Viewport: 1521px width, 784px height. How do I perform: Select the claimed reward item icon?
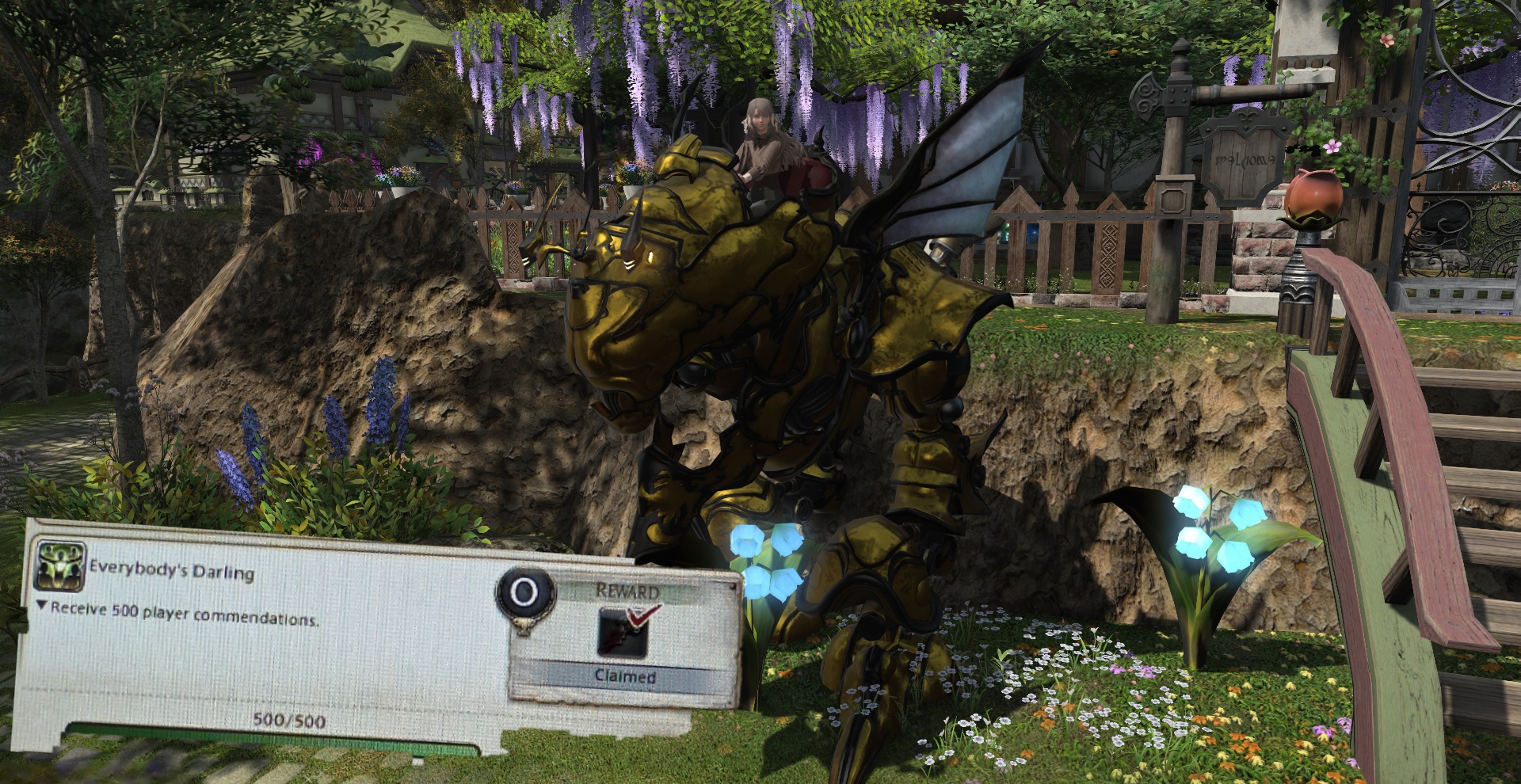click(x=623, y=632)
